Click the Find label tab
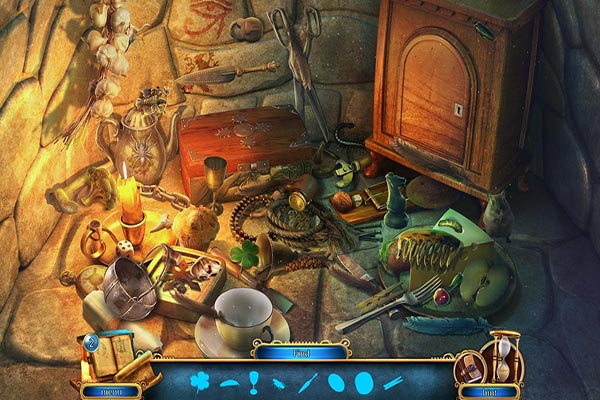The height and width of the screenshot is (400, 600). click(300, 352)
